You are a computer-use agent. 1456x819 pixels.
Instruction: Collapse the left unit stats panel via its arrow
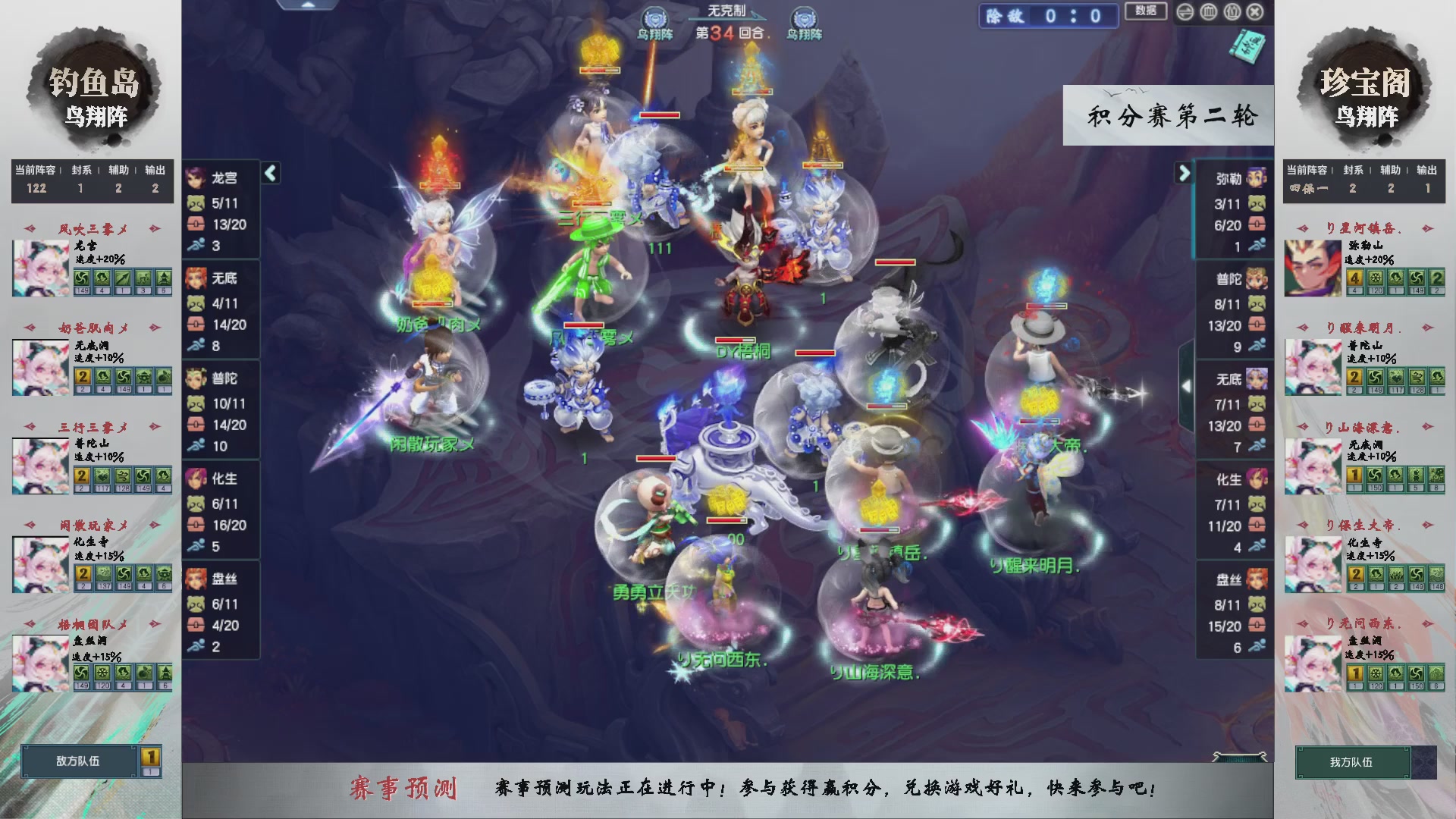tap(269, 173)
